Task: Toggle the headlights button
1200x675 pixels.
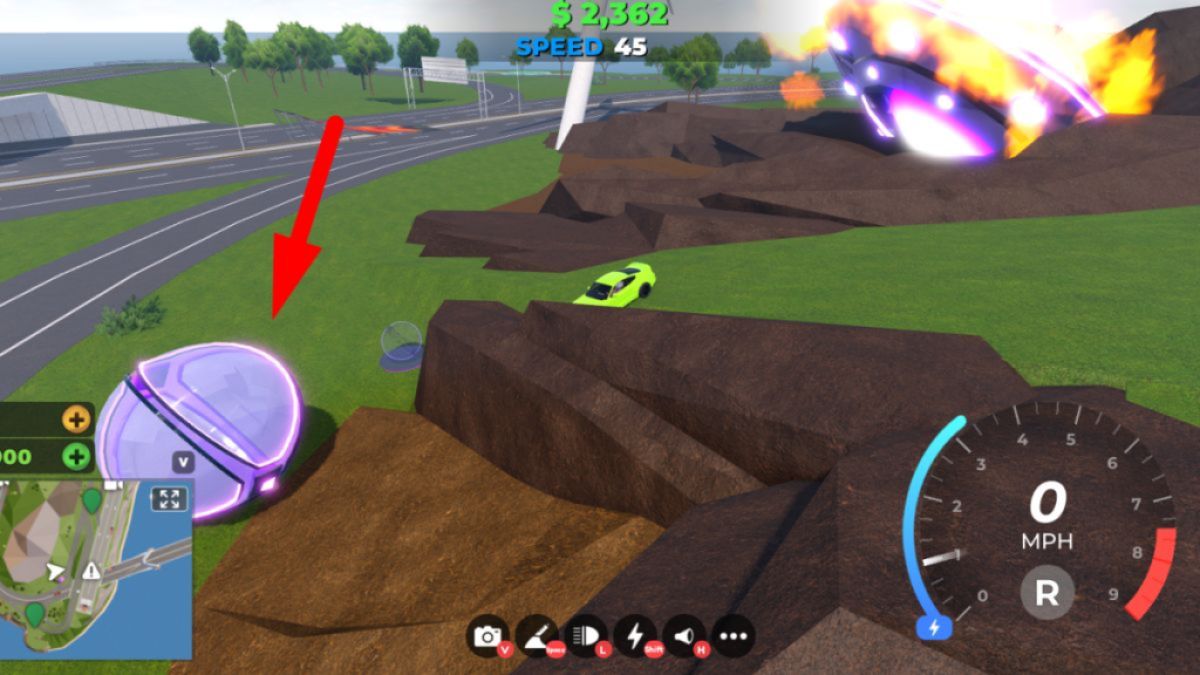Action: coord(586,636)
